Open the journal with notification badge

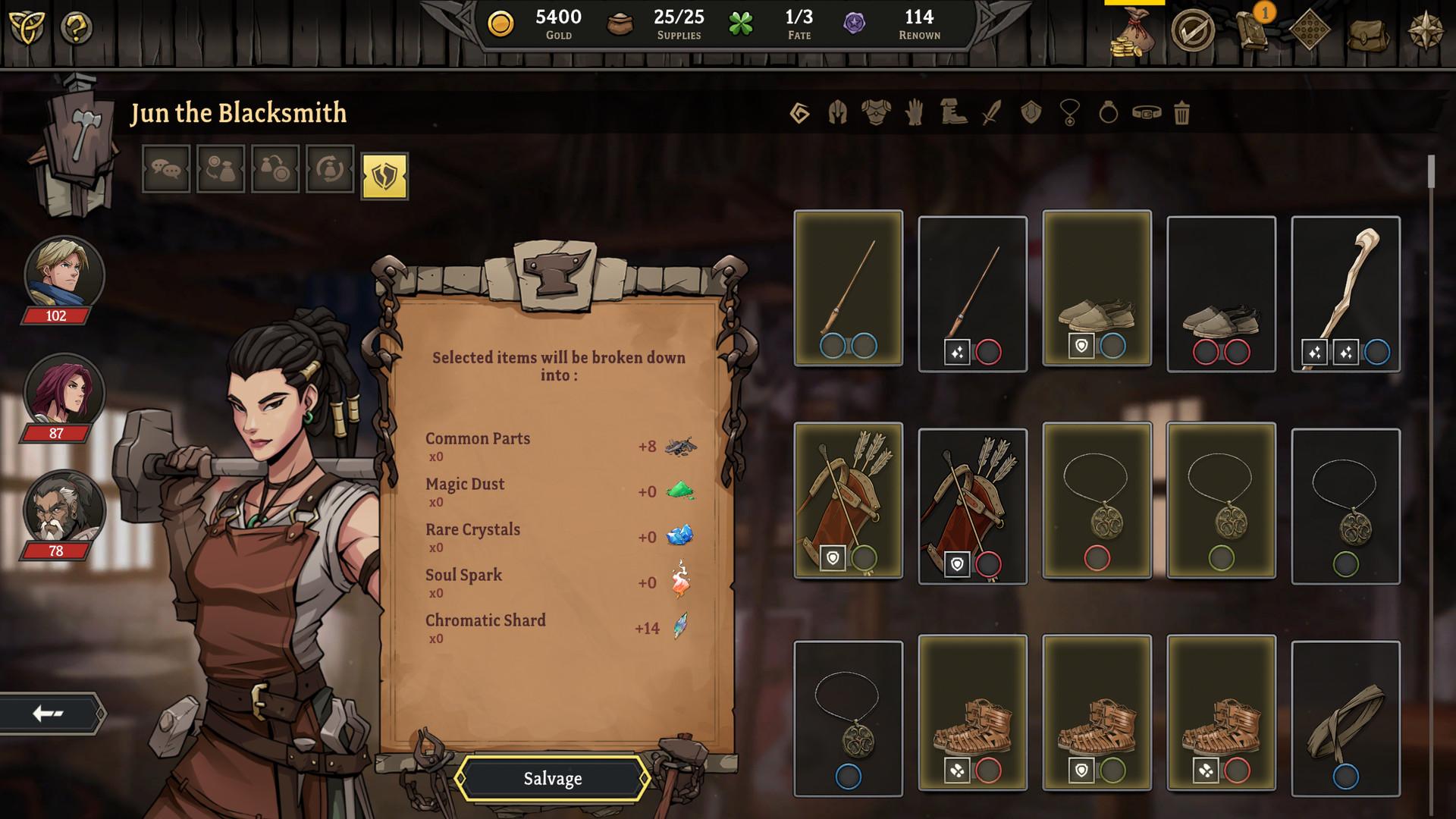click(1253, 32)
